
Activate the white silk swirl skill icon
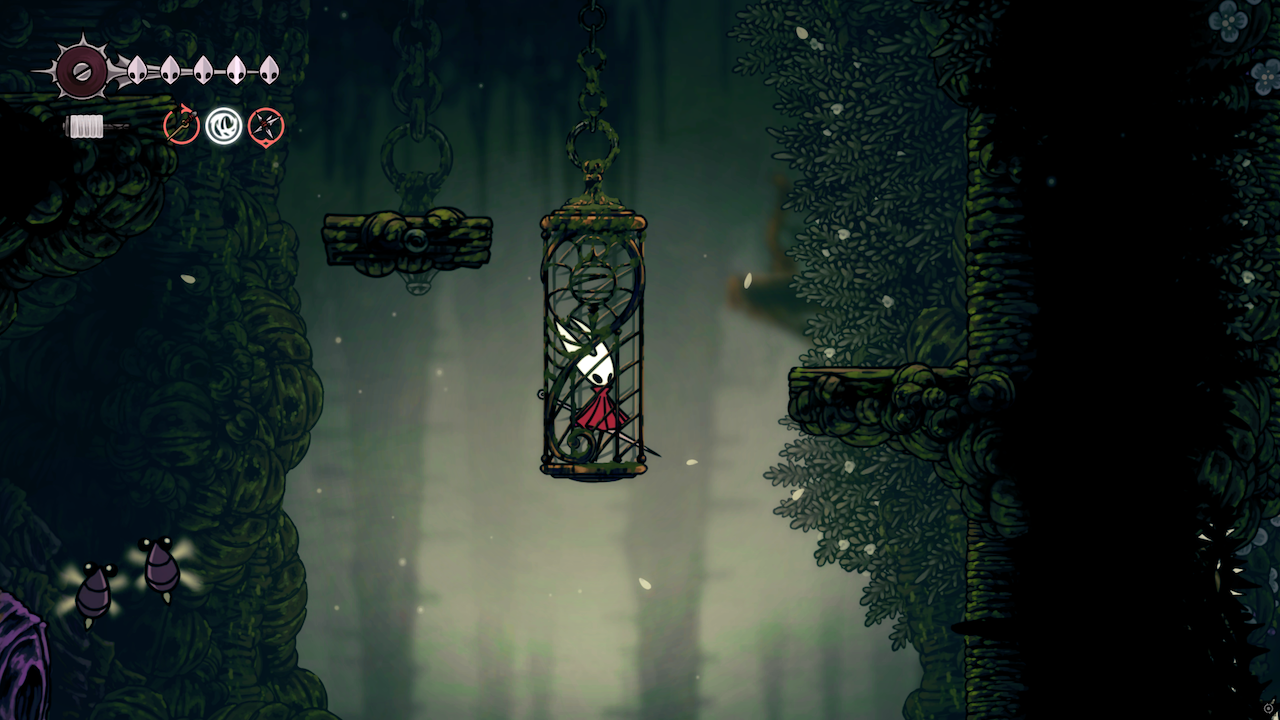tap(224, 126)
